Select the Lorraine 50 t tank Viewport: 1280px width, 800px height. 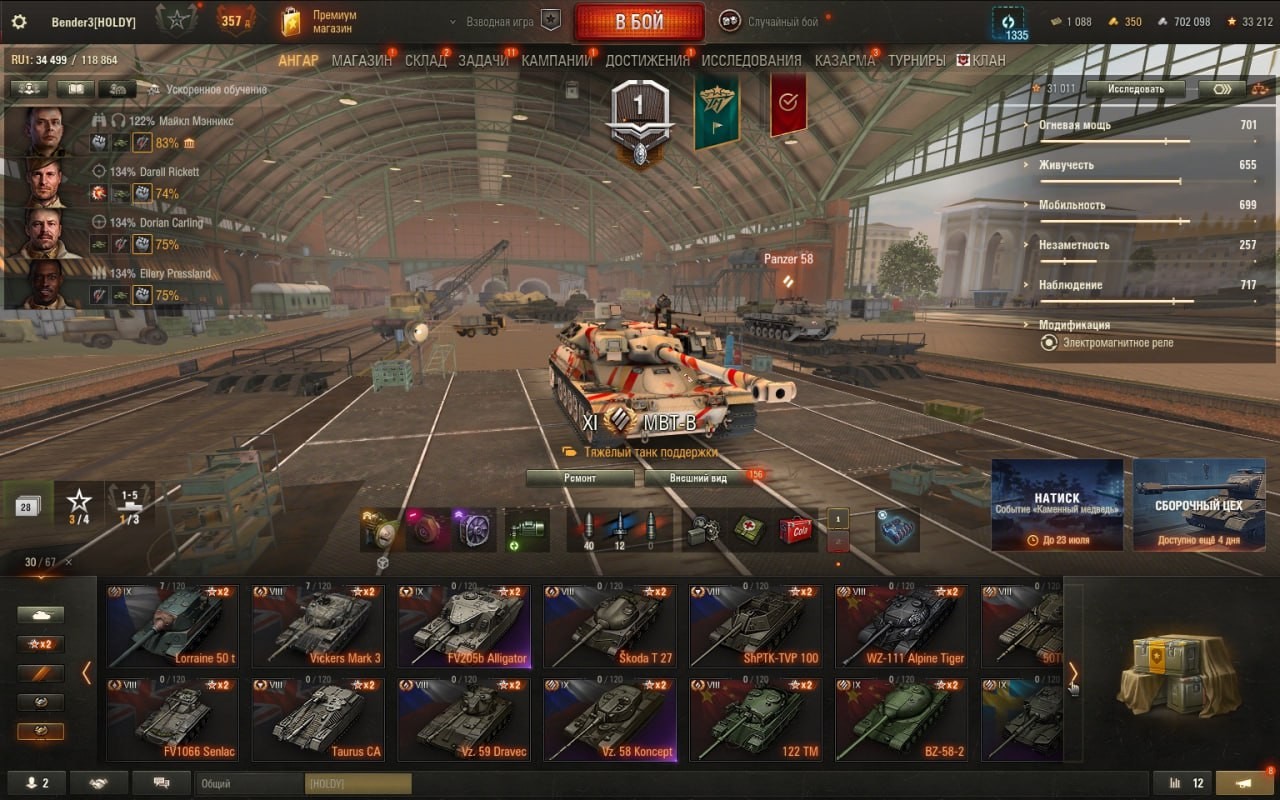tap(172, 626)
